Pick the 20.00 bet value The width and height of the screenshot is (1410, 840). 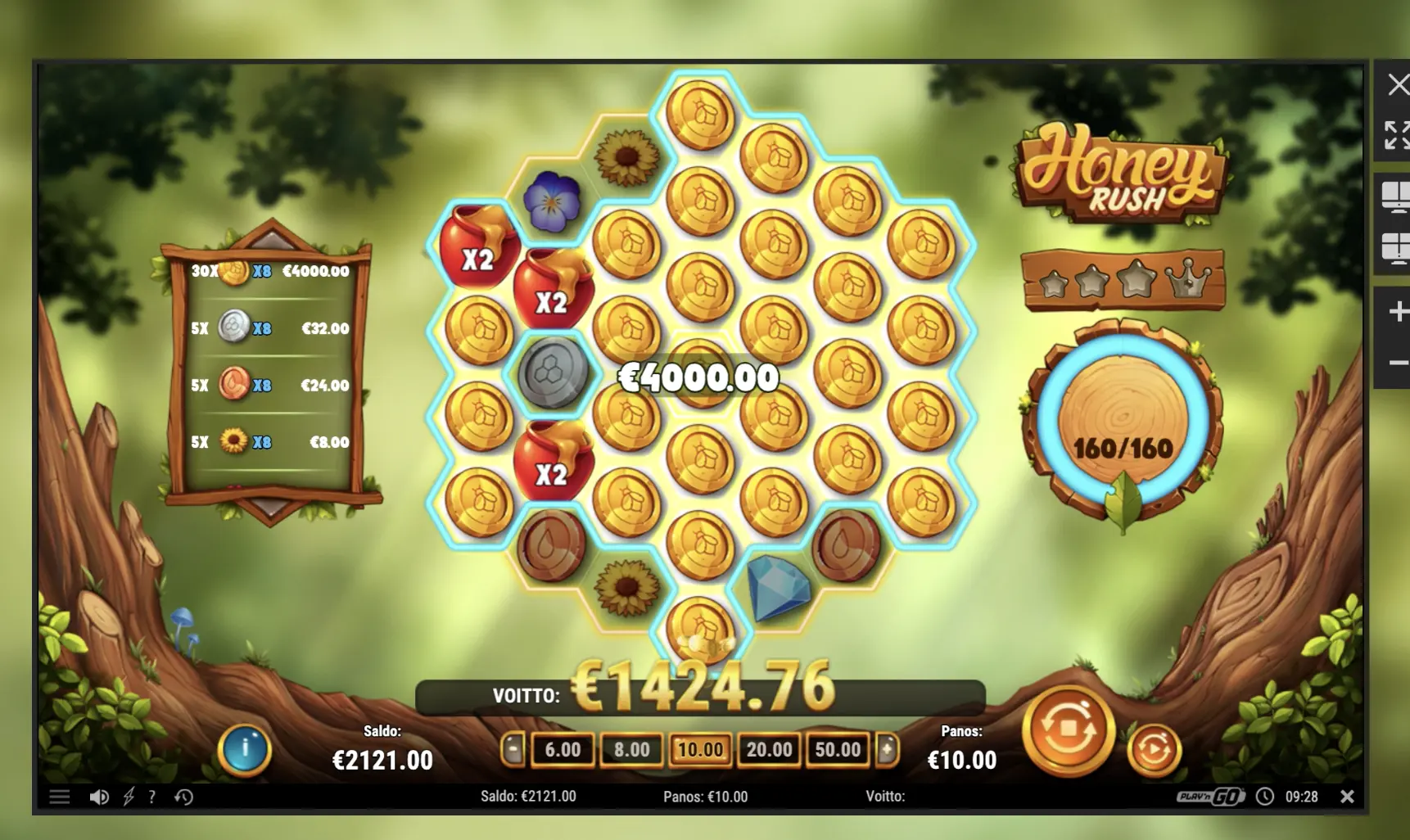(769, 749)
